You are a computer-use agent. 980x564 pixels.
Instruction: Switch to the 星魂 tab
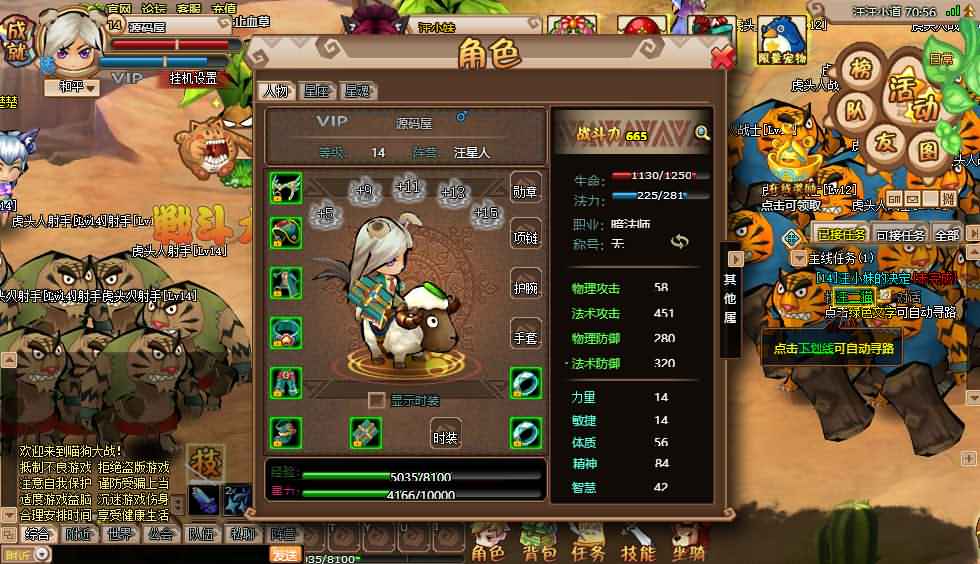357,91
